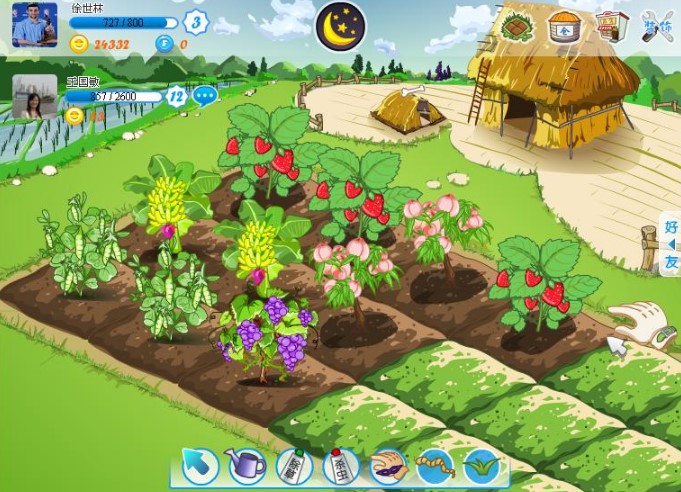Visit the shop building icon

coord(612,26)
